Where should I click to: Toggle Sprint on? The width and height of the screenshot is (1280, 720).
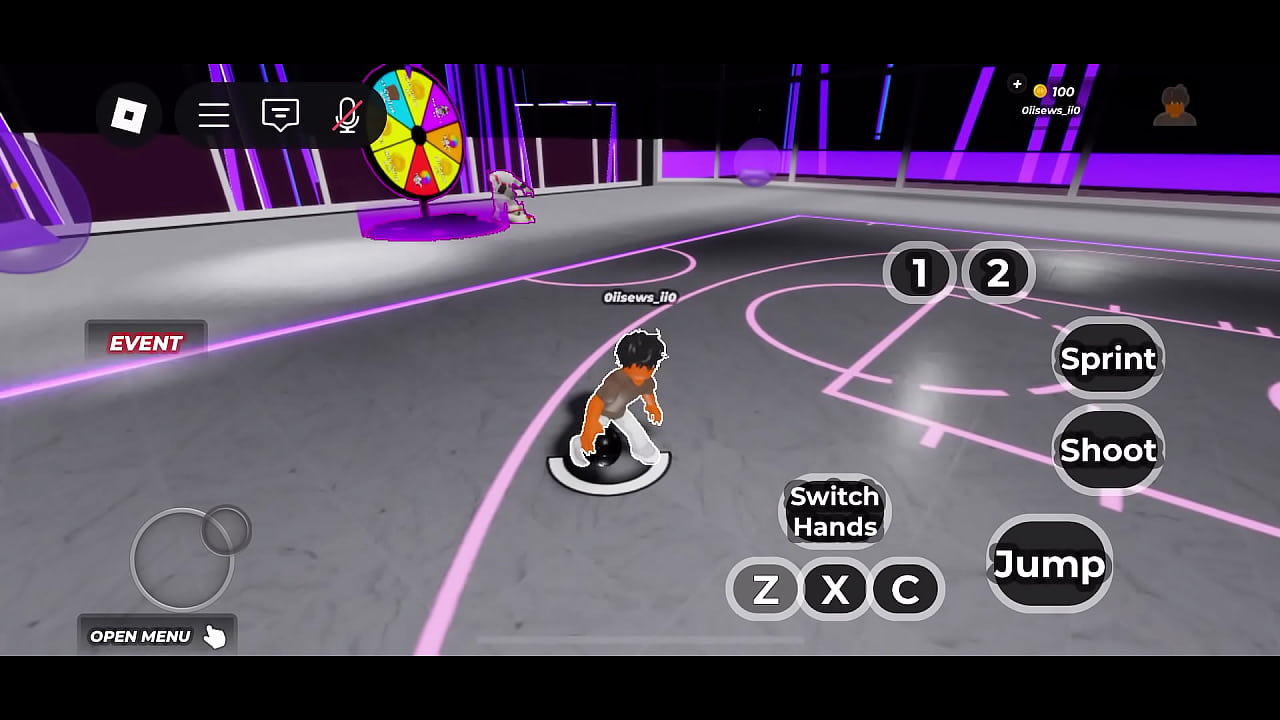[1107, 358]
